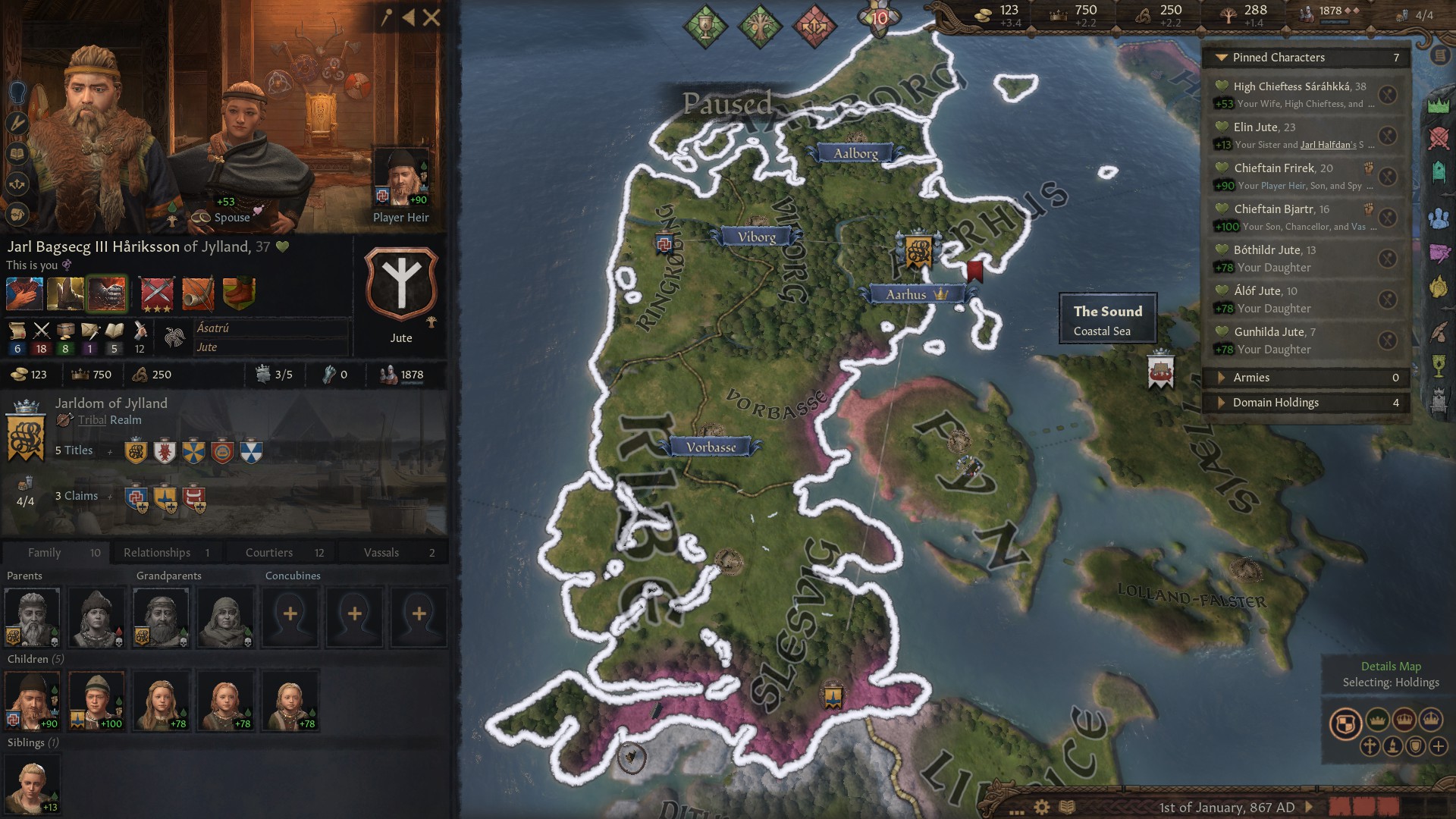Select the Viborg county label
Viewport: 1456px width, 819px height.
[x=756, y=237]
